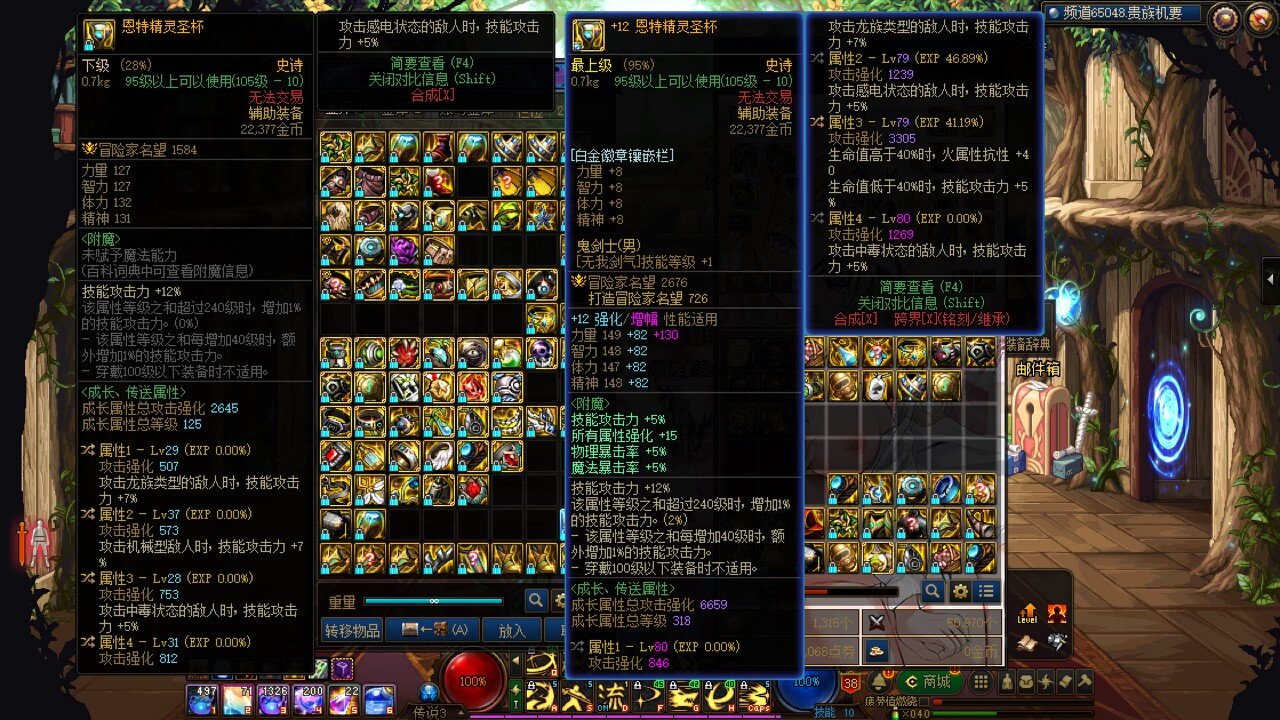This screenshot has width=1280, height=720.
Task: Click the 重量 weight gauge slider
Action: pyautogui.click(x=435, y=601)
